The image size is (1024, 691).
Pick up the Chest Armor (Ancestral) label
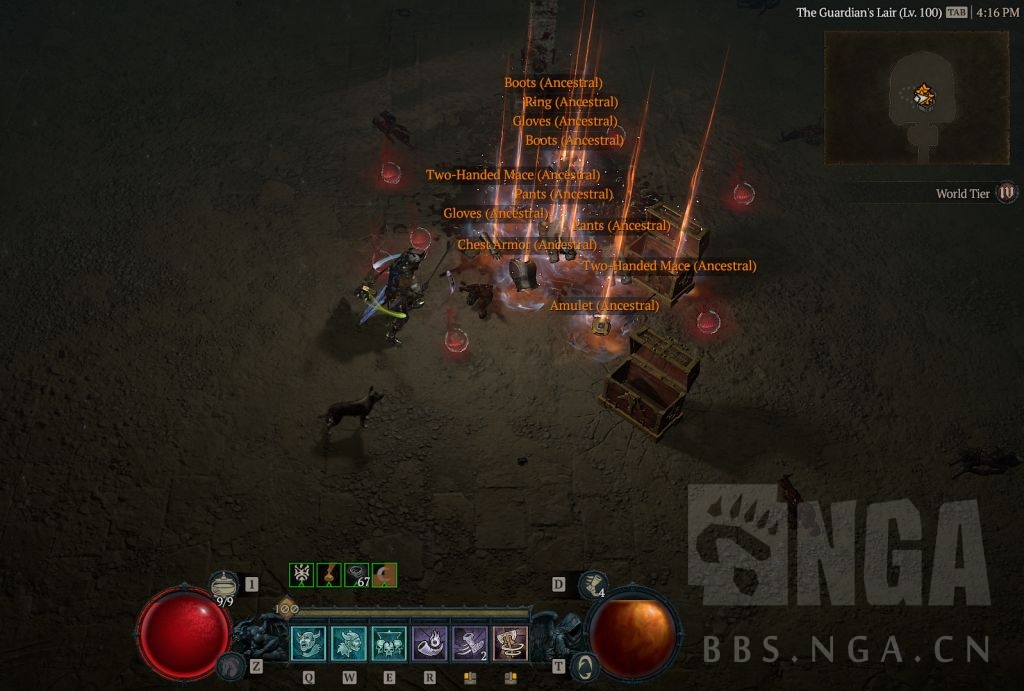click(x=527, y=245)
